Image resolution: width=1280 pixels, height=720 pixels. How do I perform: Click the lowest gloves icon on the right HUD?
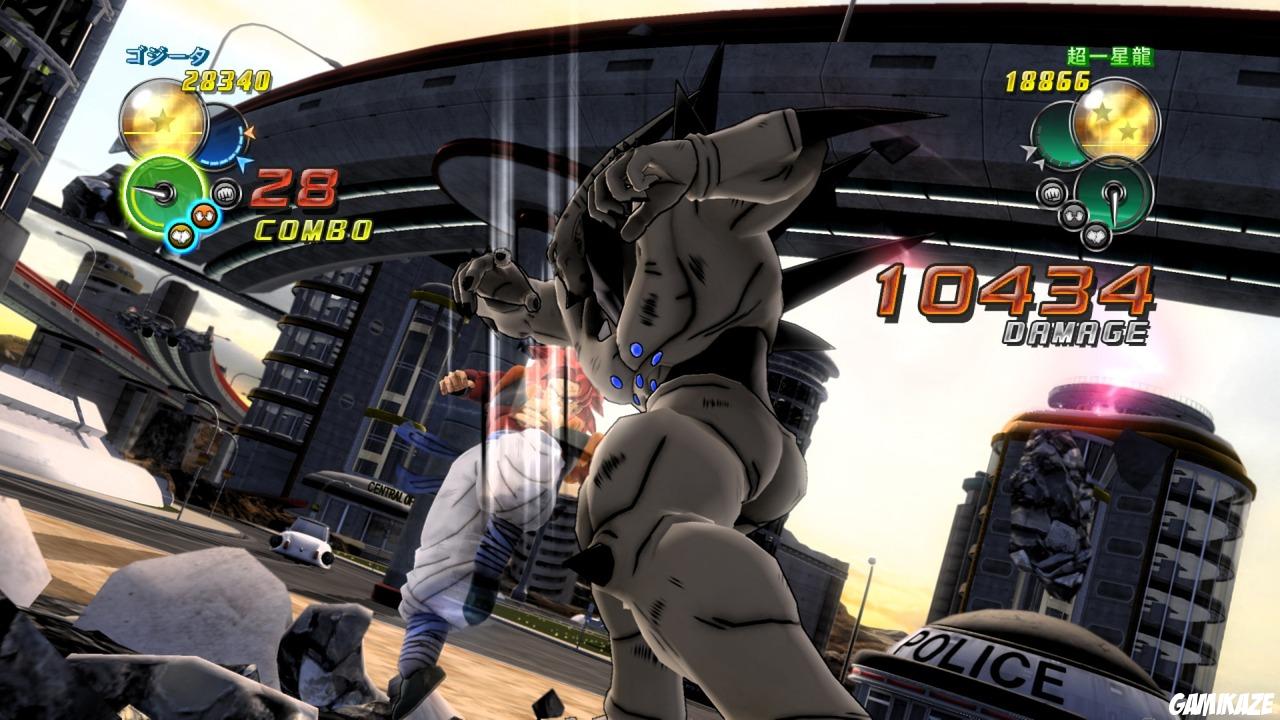[x=1098, y=236]
